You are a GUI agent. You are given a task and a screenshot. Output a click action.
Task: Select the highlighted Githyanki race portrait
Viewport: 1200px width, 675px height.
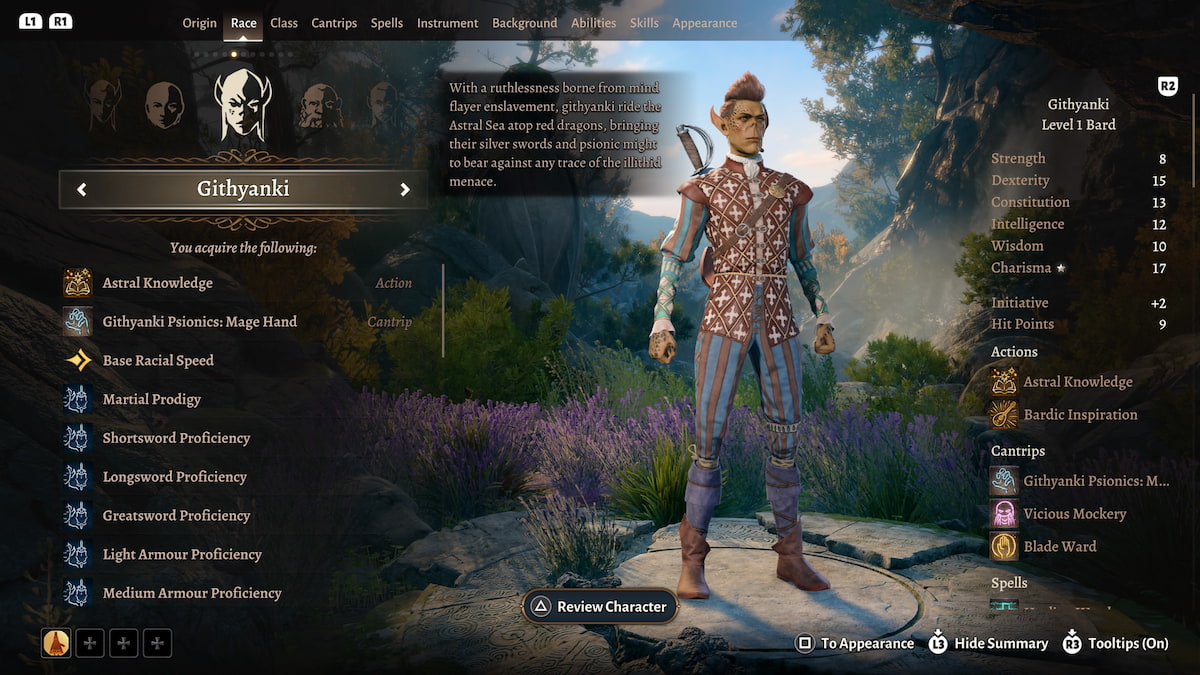(x=242, y=105)
